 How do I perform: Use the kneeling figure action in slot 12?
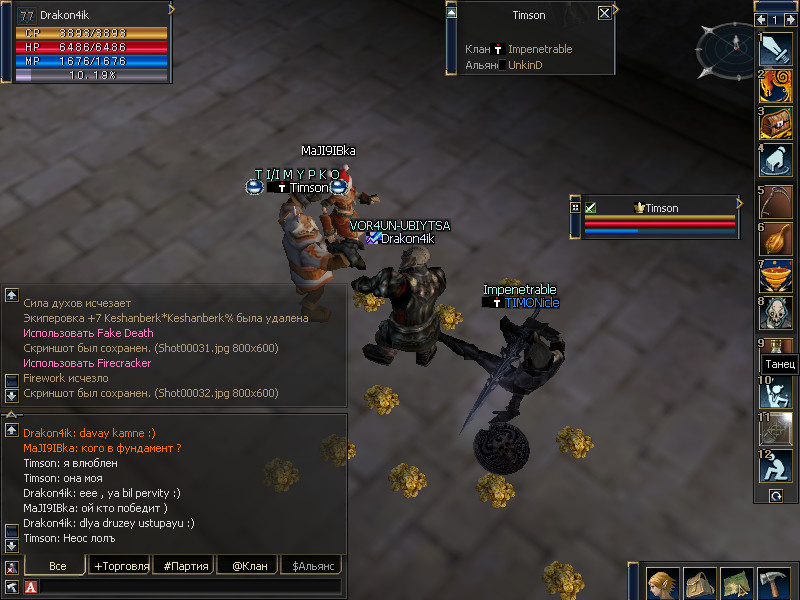tap(776, 466)
